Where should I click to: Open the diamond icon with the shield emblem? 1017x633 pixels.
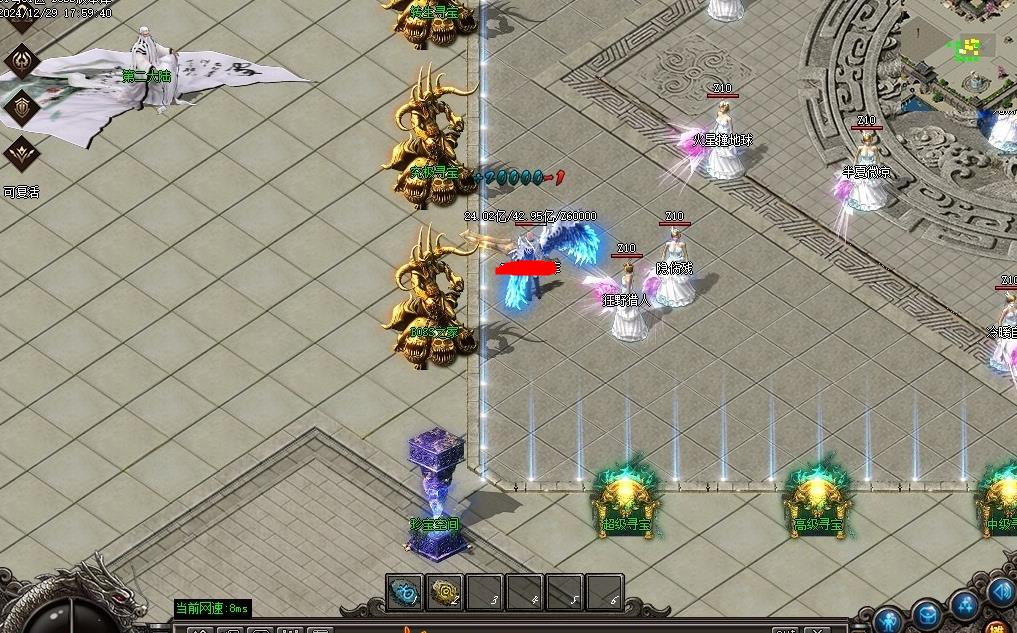click(21, 106)
